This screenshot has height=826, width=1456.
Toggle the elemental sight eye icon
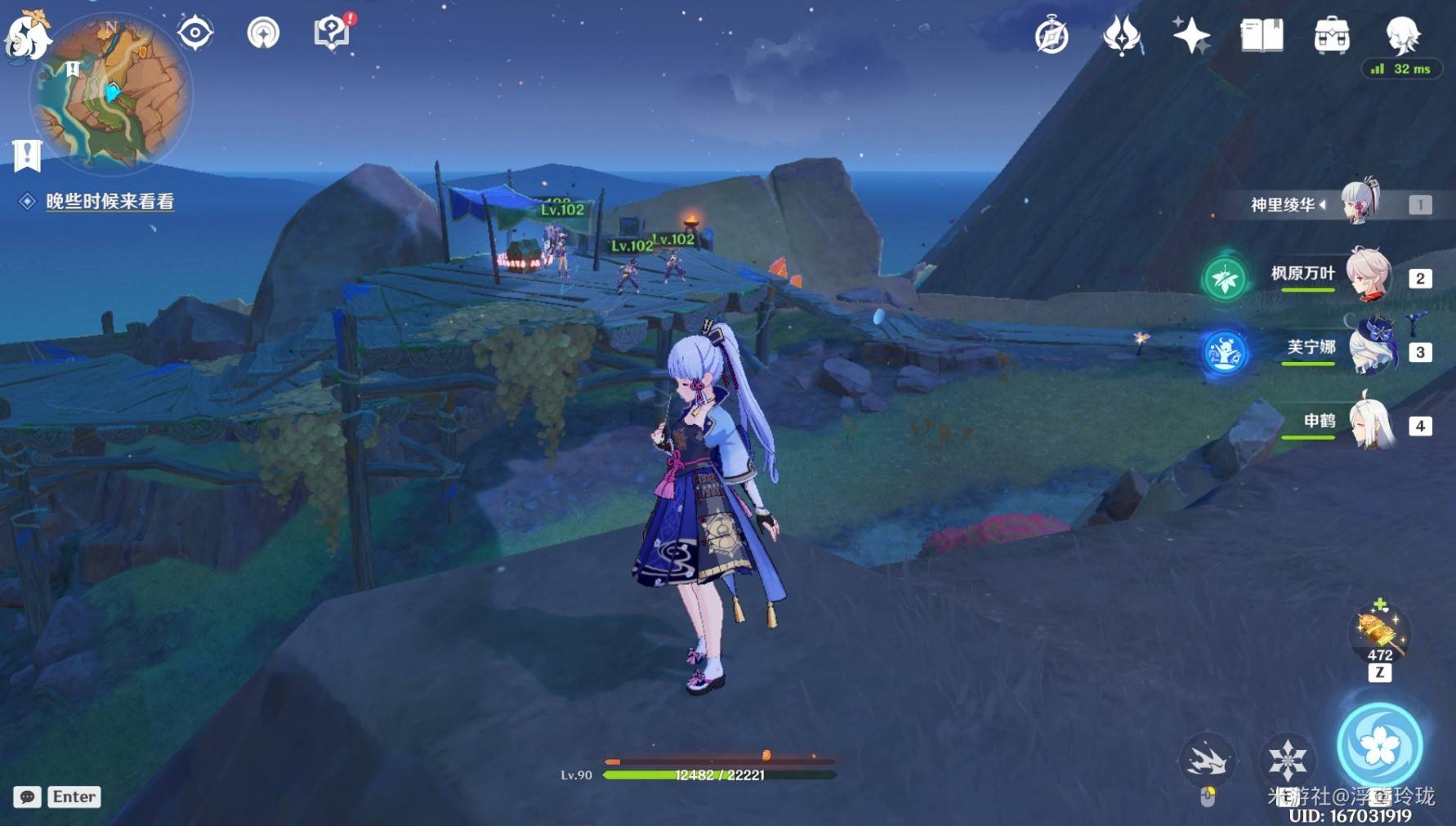(195, 33)
